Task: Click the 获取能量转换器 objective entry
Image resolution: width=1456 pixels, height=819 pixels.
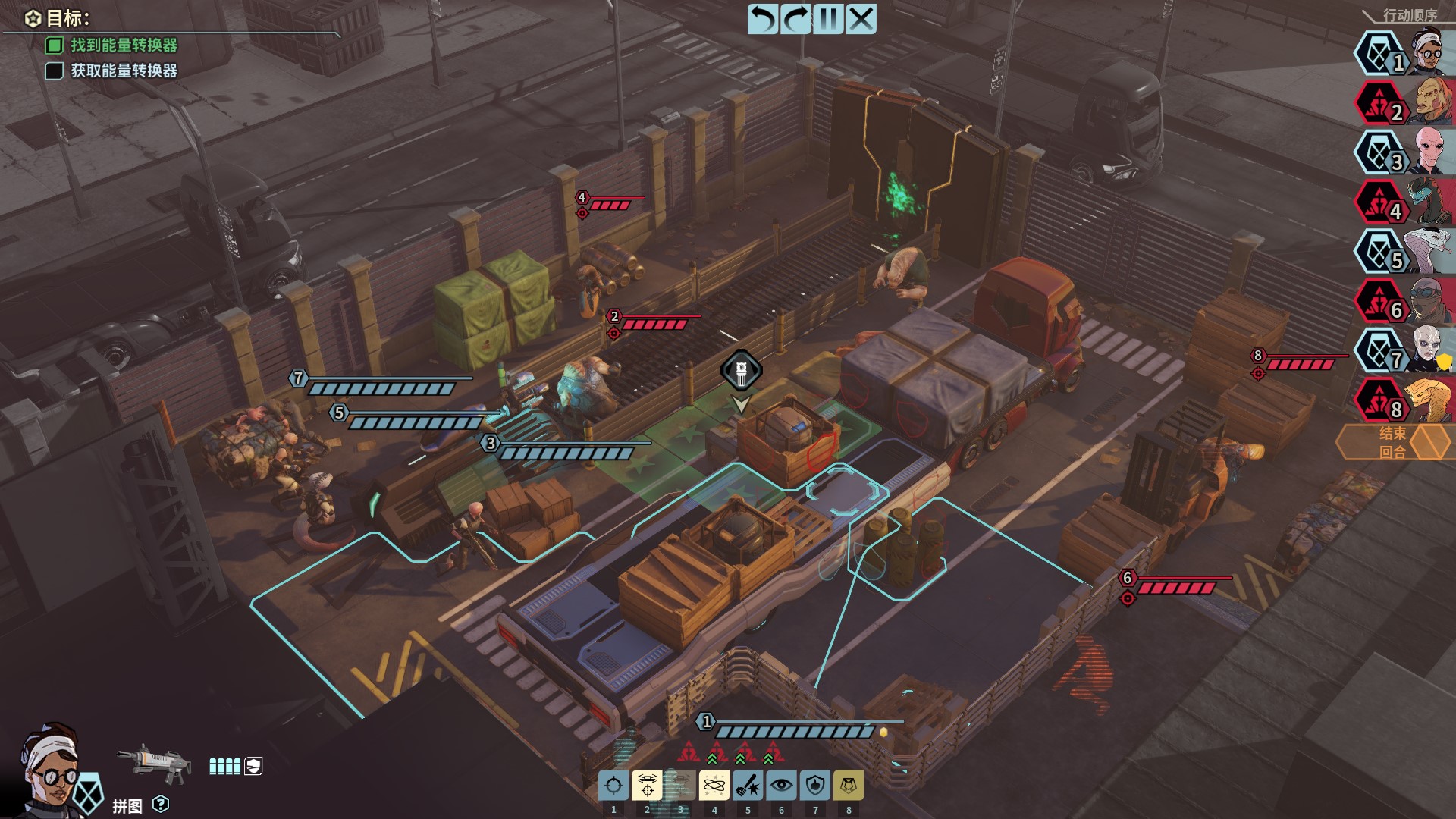Action: [x=124, y=71]
